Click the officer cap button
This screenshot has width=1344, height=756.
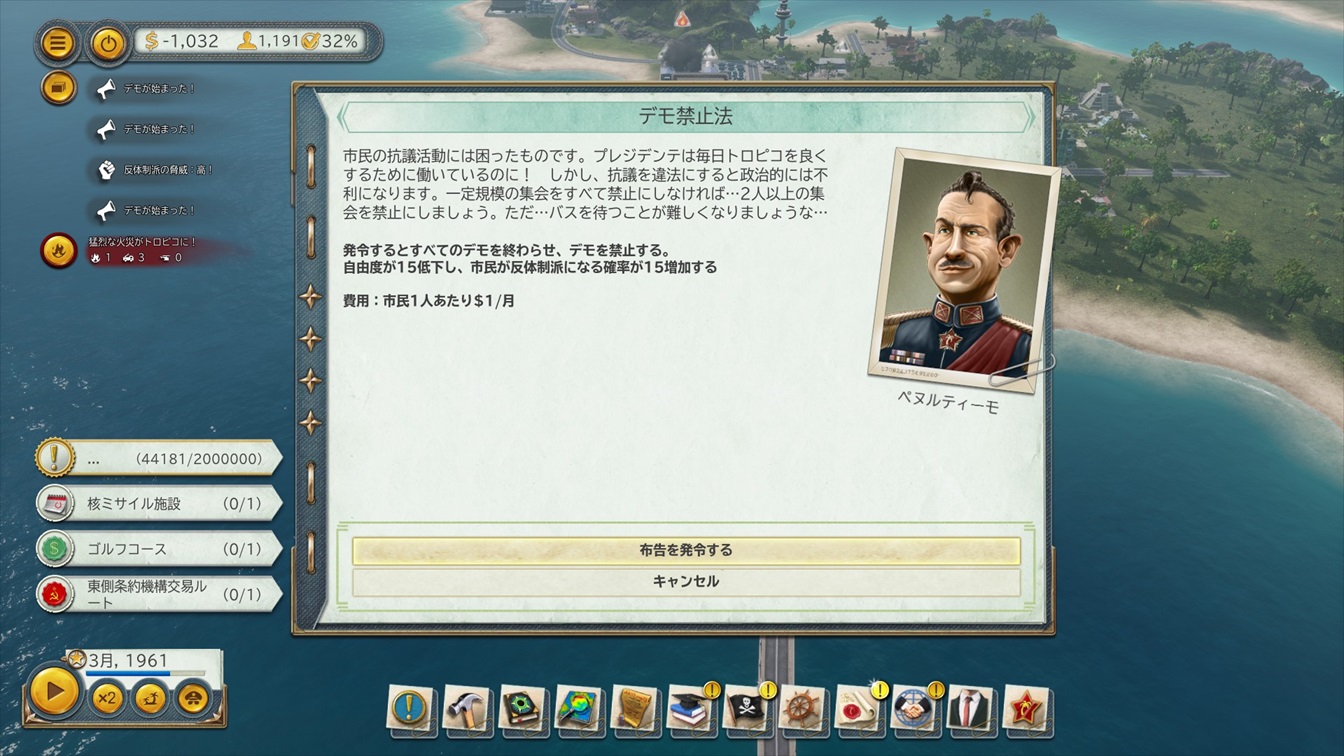pyautogui.click(x=195, y=697)
